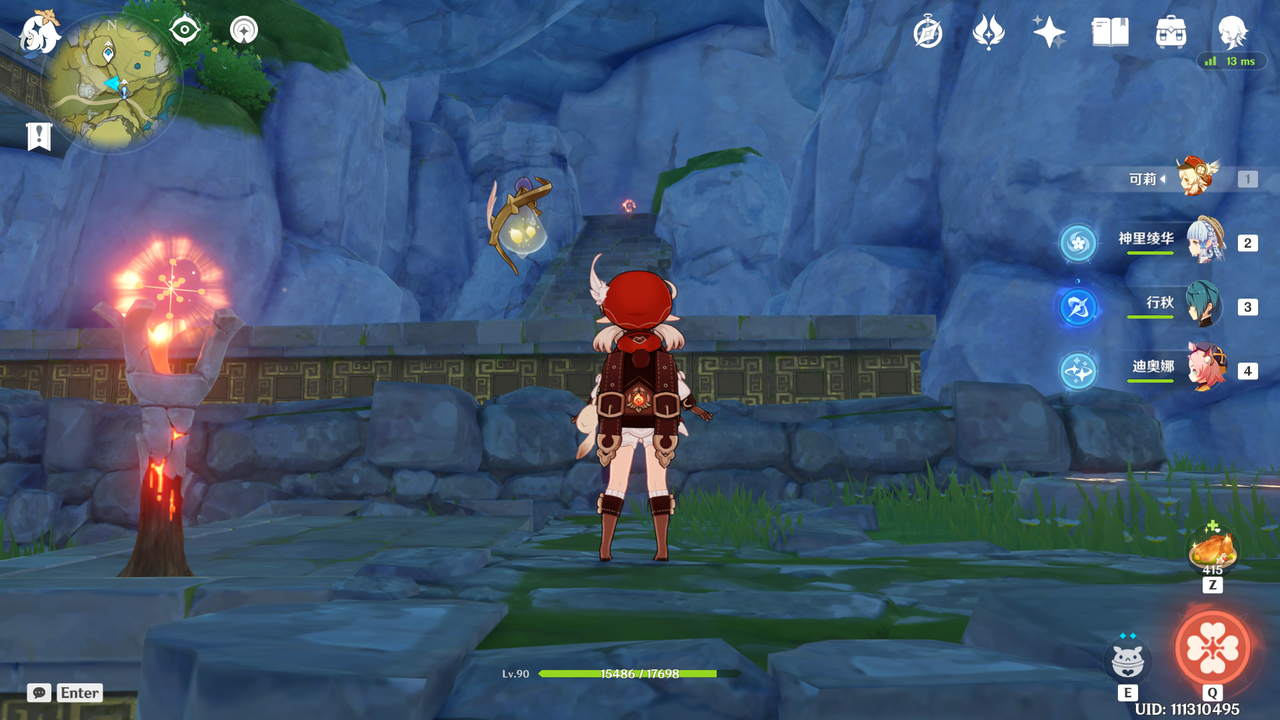Open the quest log exclamation bookmark
The image size is (1280, 720).
click(x=39, y=137)
